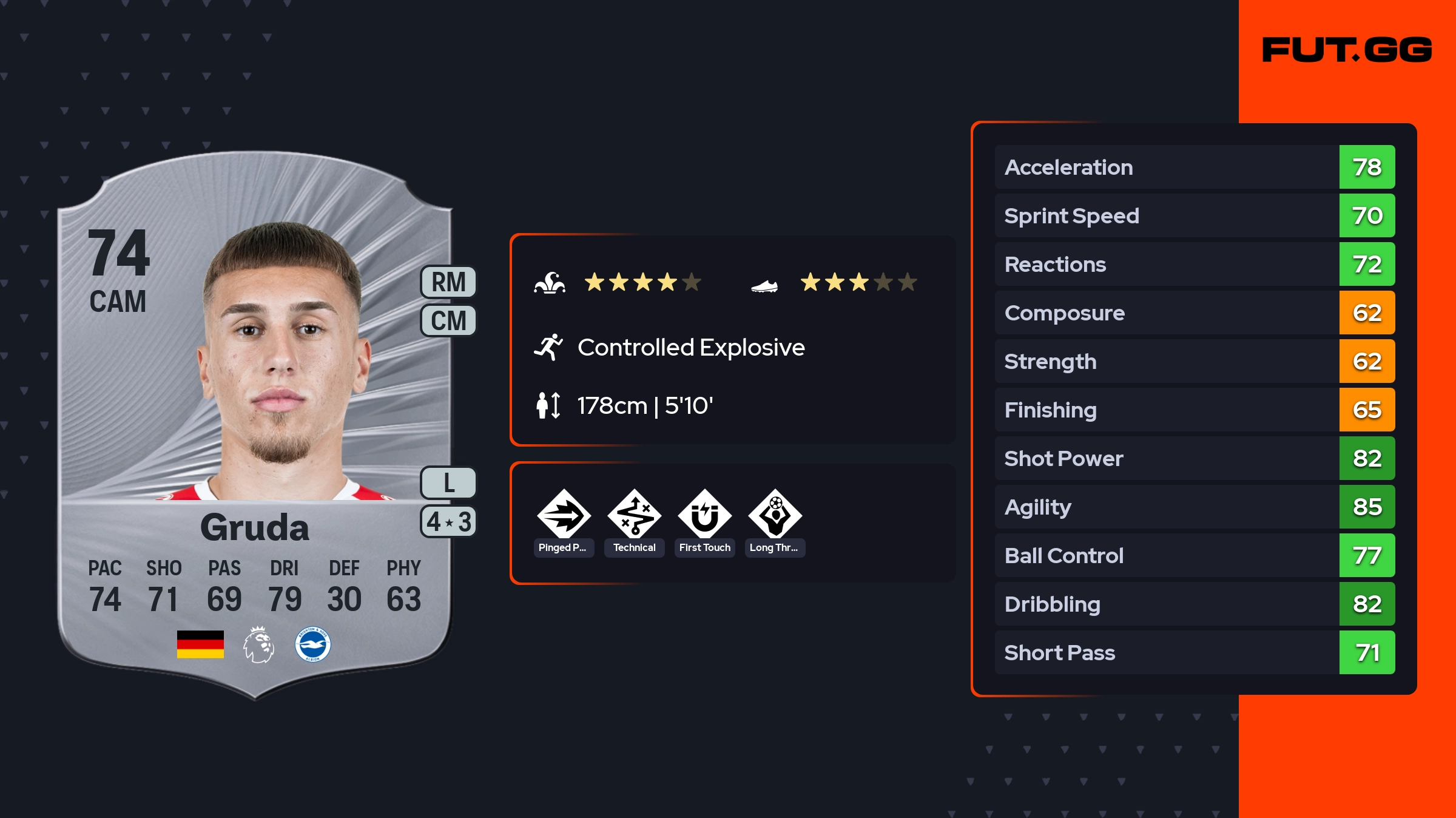1456x818 pixels.
Task: Select the Agility stat row
Action: pyautogui.click(x=1194, y=507)
